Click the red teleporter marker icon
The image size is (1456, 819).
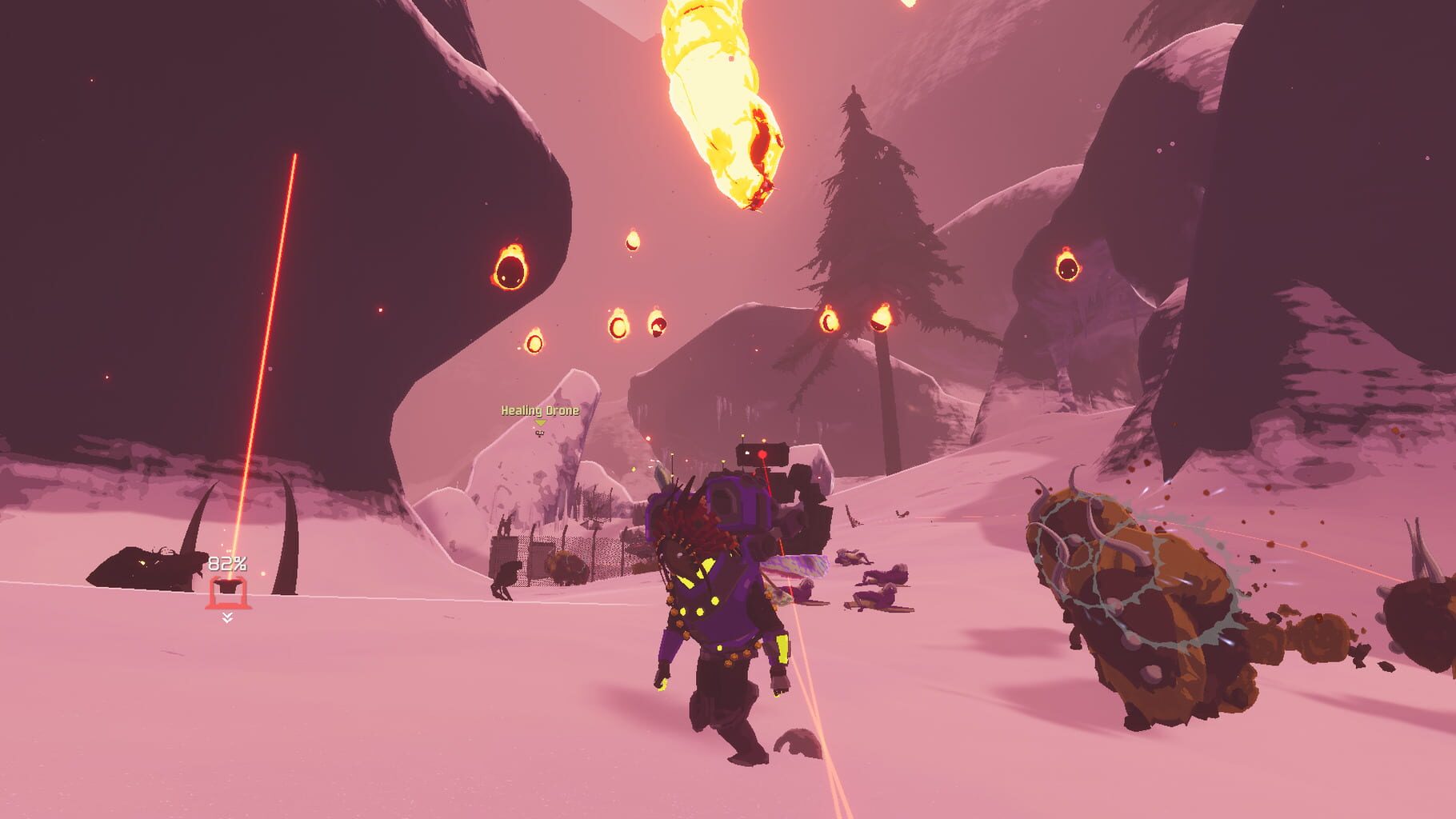click(229, 591)
